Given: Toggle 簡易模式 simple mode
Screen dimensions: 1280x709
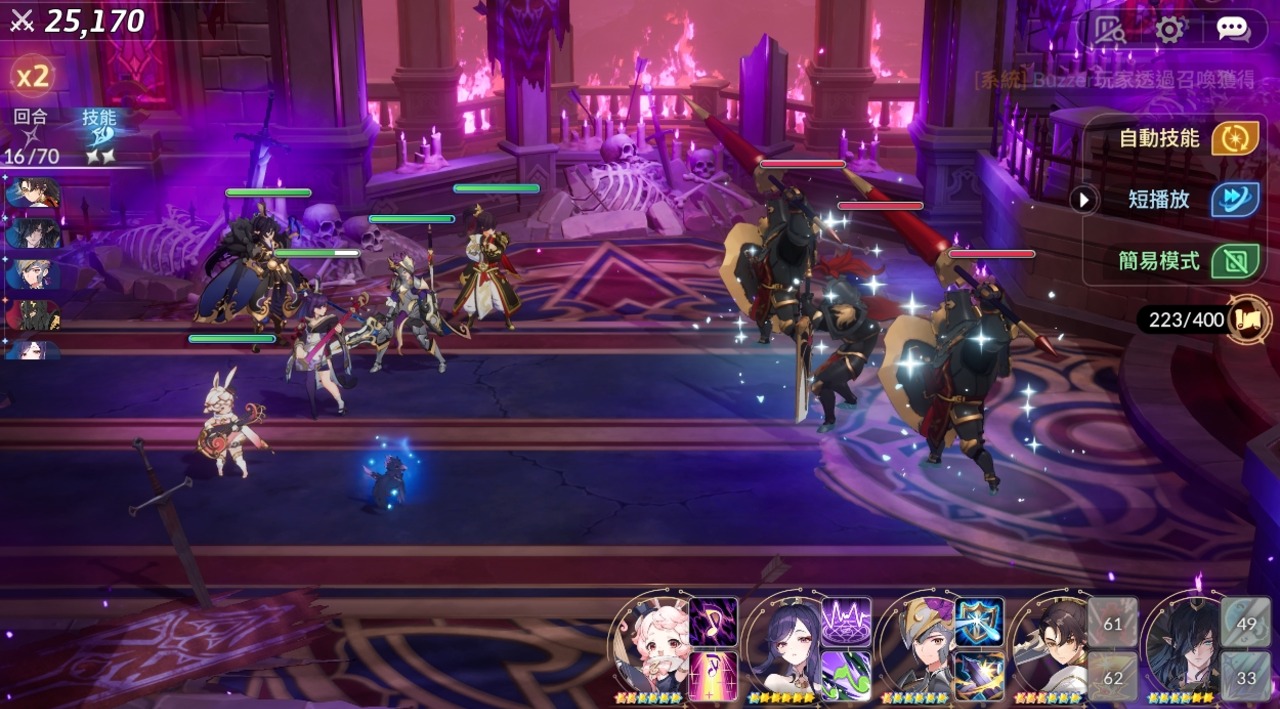Looking at the screenshot, I should [x=1235, y=261].
